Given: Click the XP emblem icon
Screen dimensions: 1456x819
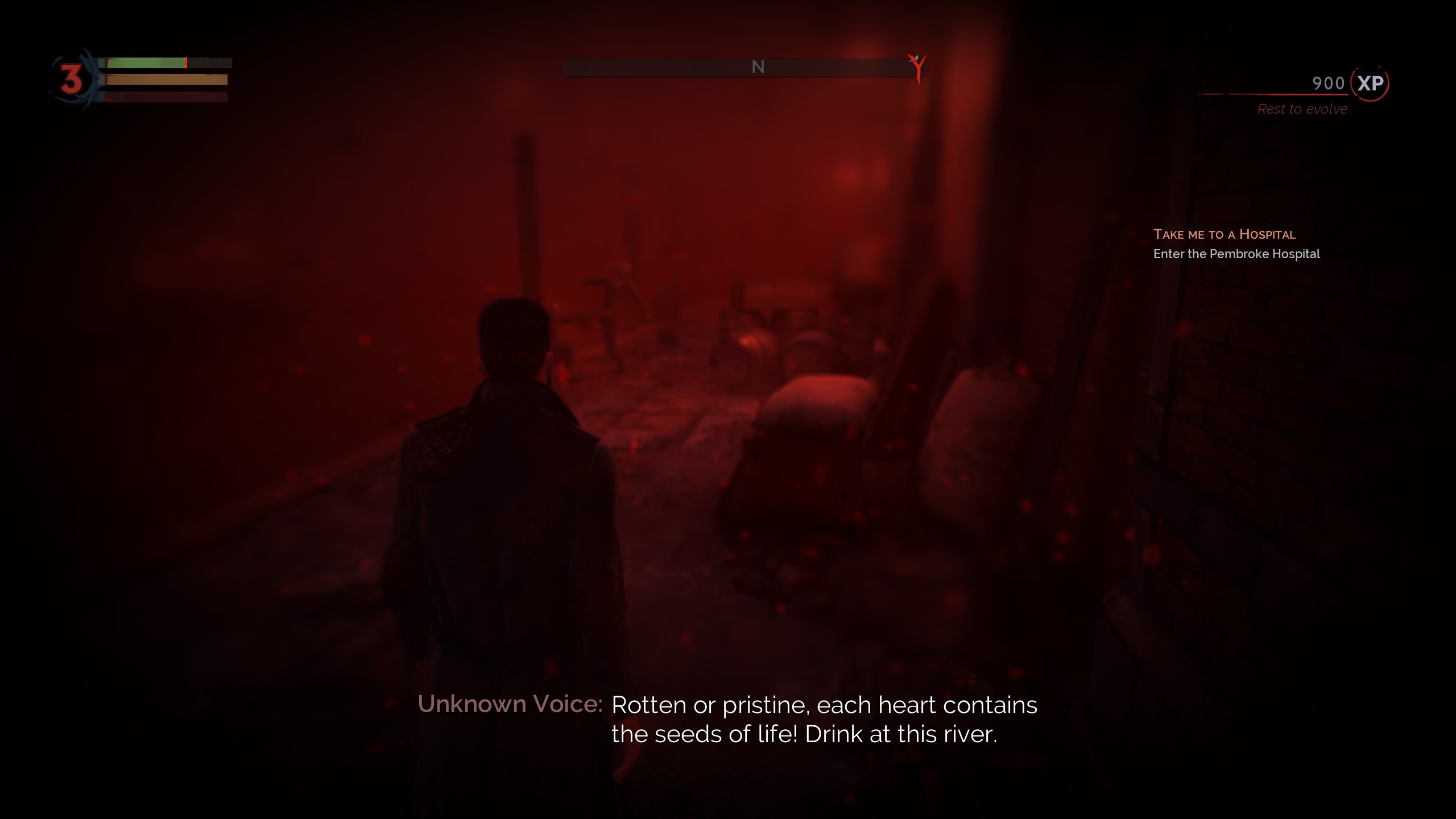Looking at the screenshot, I should click(1370, 84).
